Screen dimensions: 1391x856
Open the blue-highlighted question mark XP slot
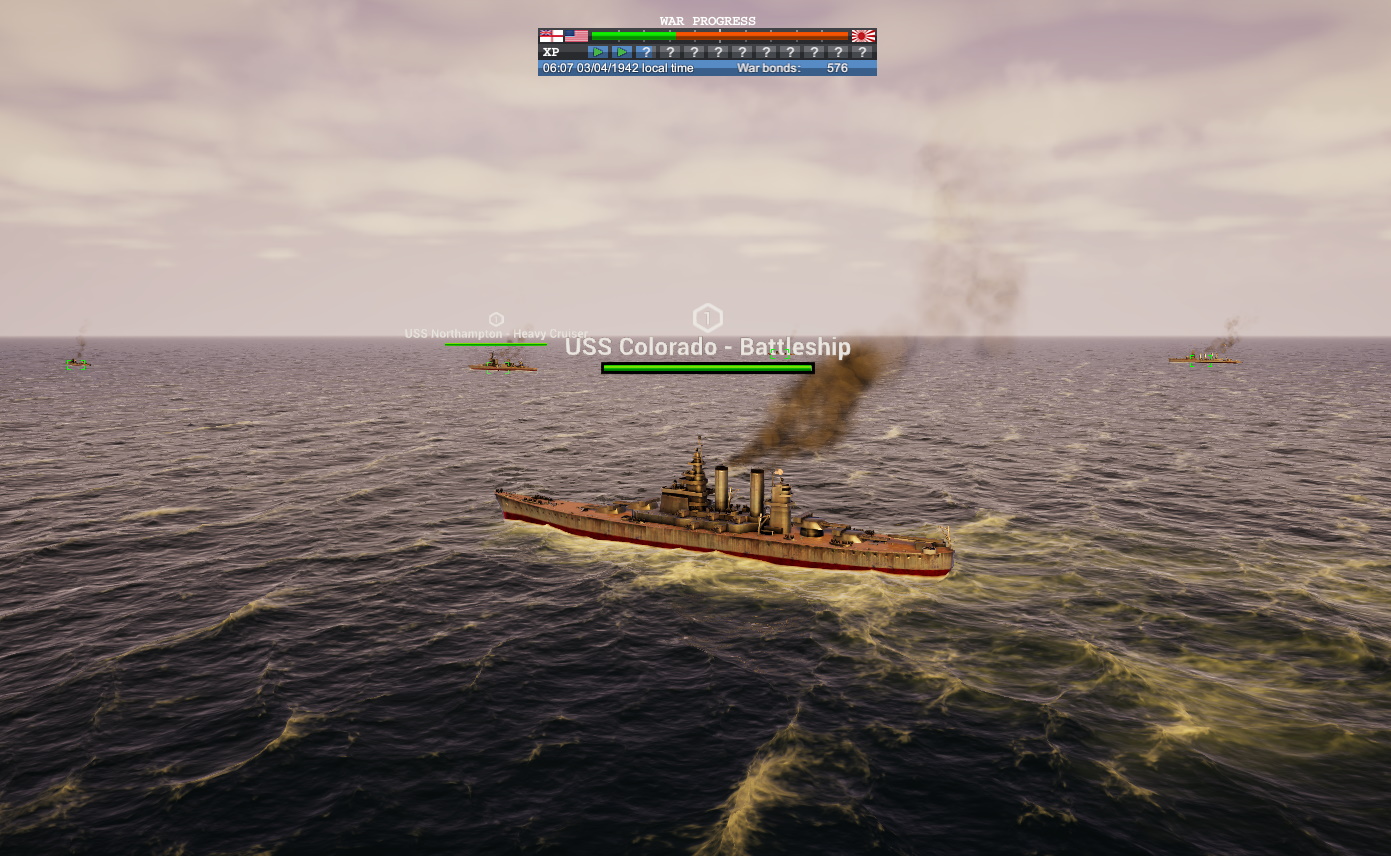[x=646, y=52]
